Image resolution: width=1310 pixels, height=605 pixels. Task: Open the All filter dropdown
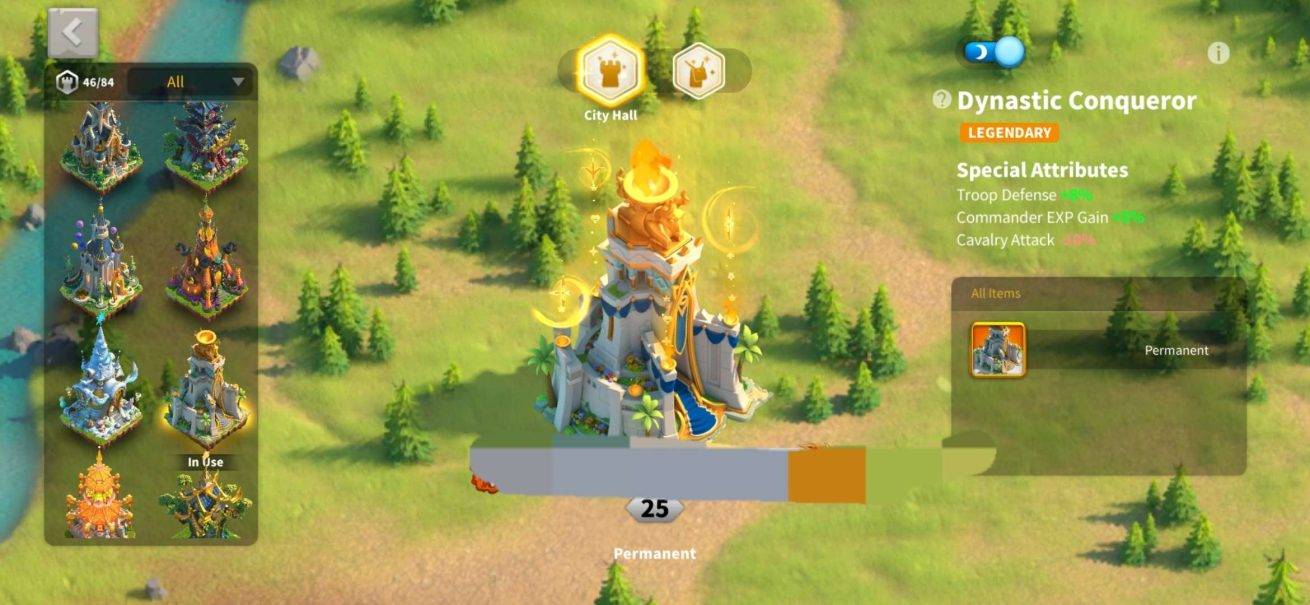tap(191, 82)
